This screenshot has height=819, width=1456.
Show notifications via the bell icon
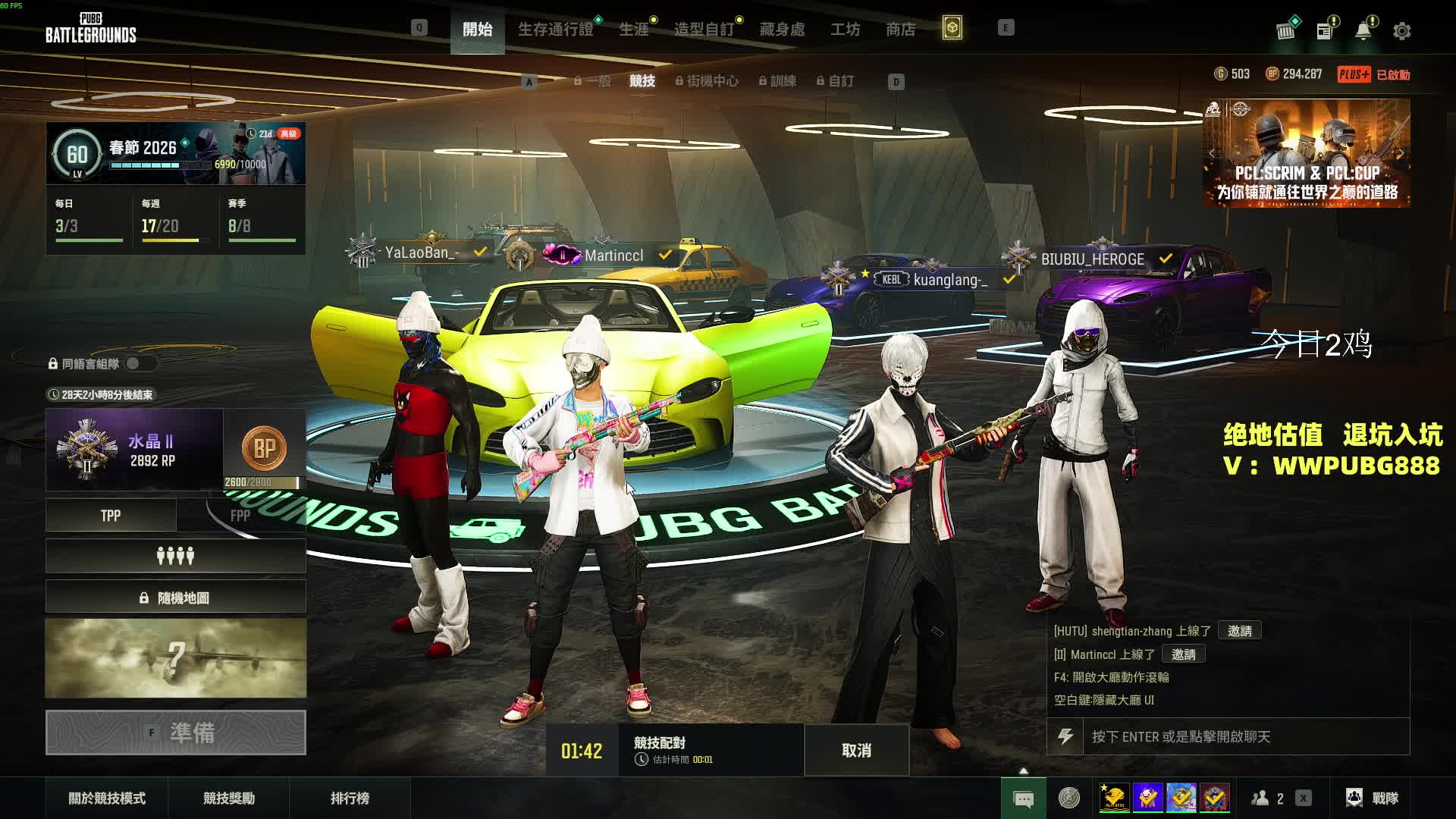coord(1363,31)
